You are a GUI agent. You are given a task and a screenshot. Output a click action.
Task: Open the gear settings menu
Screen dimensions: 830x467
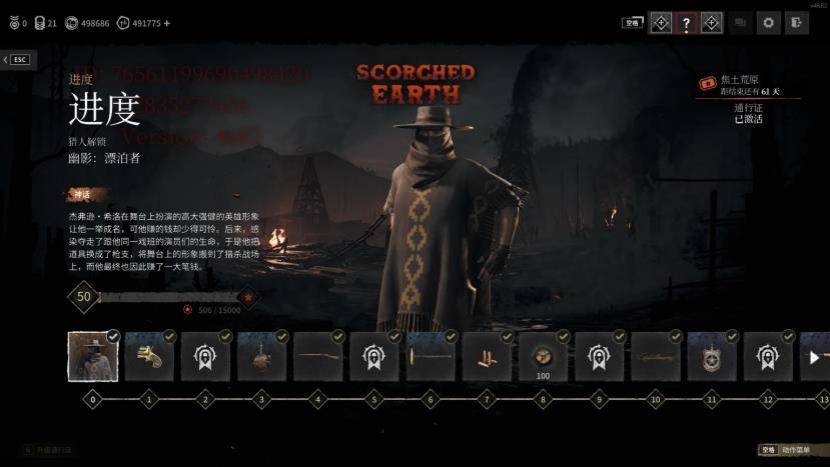[x=768, y=22]
